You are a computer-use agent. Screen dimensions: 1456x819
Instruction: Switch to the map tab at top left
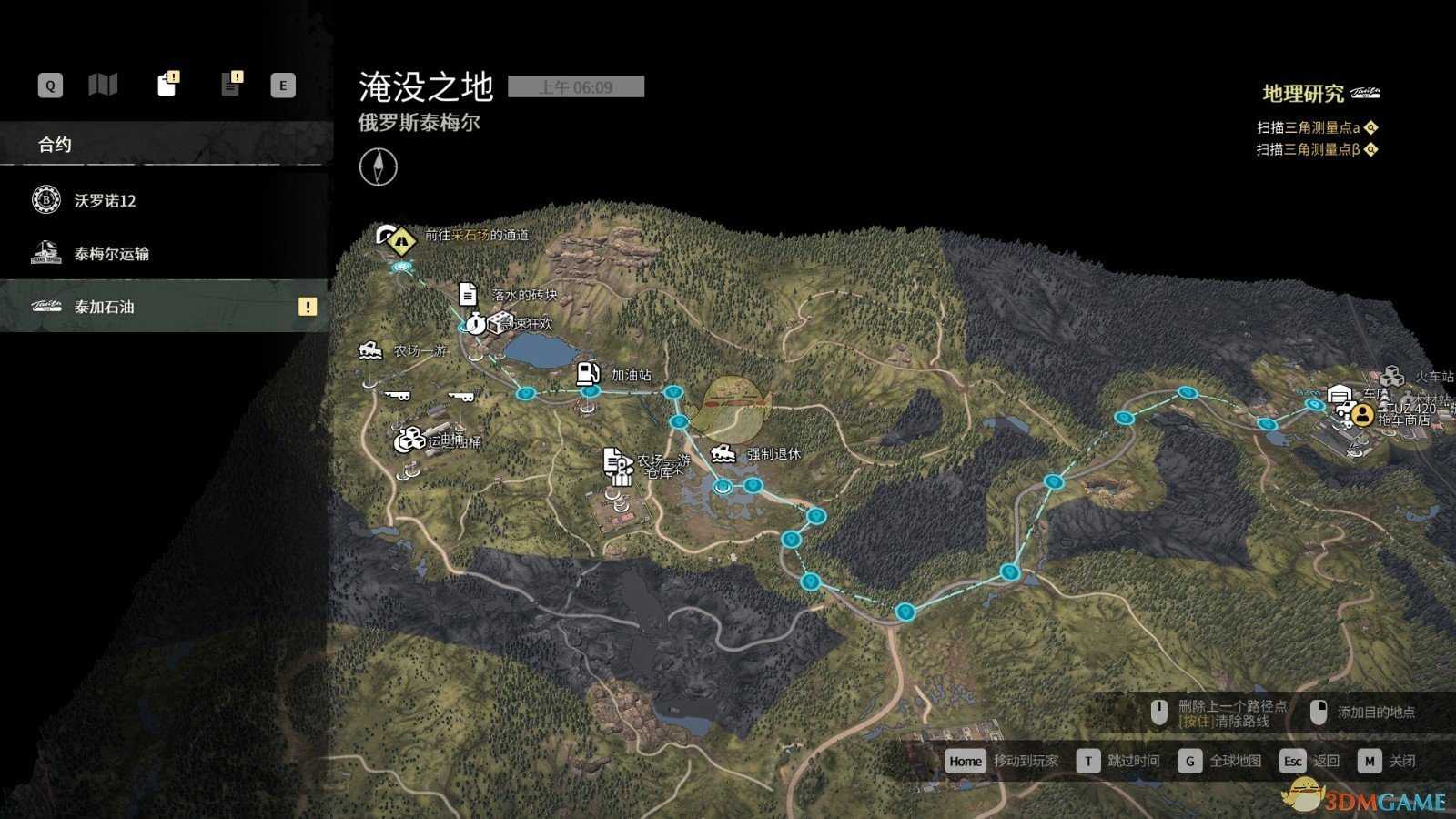click(104, 84)
